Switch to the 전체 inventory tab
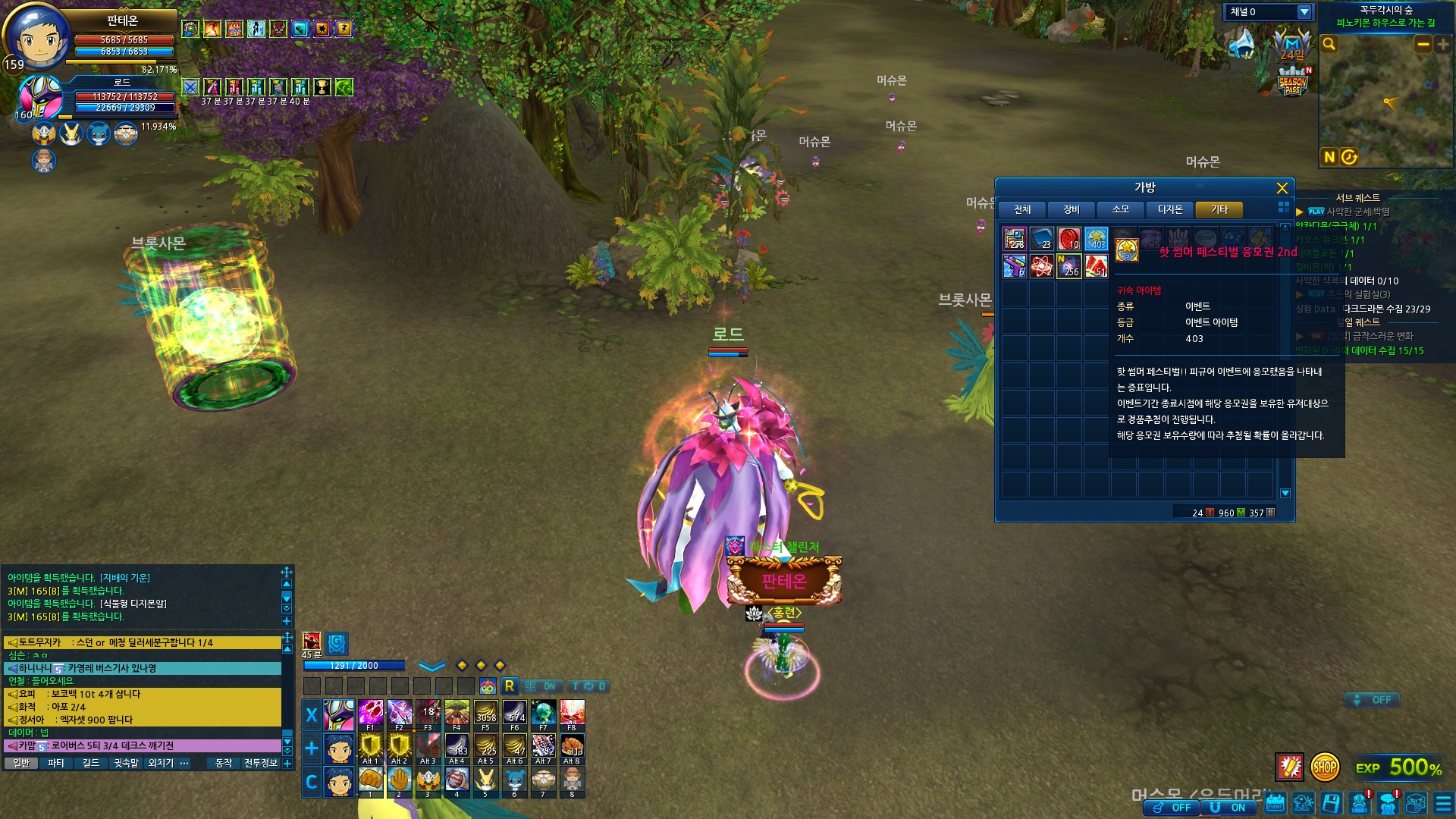 (1022, 209)
